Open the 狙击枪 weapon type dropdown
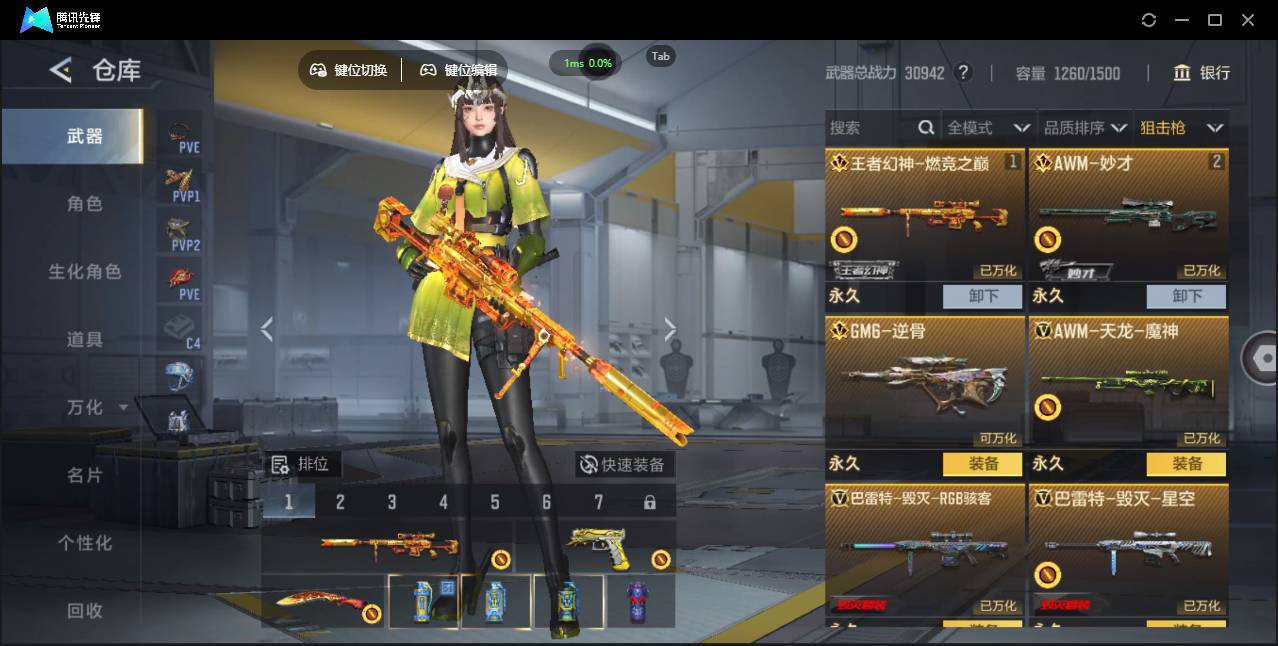The width and height of the screenshot is (1278, 646). pos(1182,128)
